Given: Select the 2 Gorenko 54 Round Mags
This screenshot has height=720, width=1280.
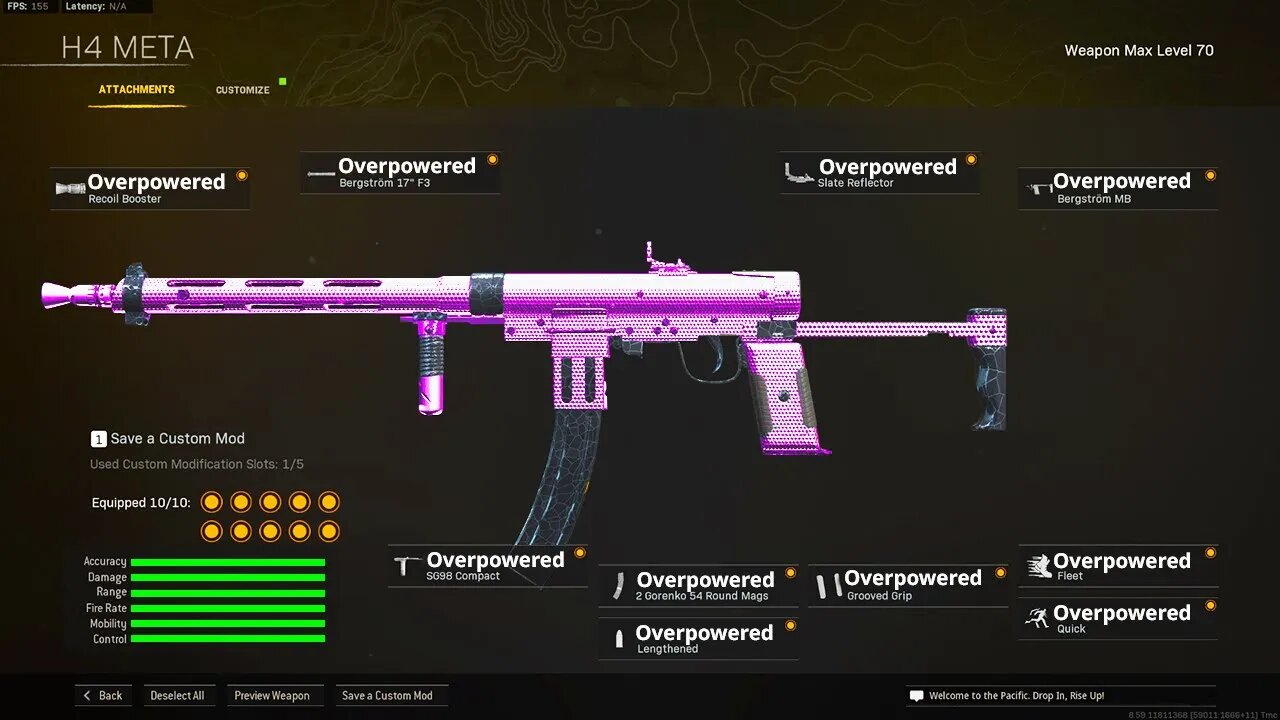Looking at the screenshot, I should pos(697,585).
